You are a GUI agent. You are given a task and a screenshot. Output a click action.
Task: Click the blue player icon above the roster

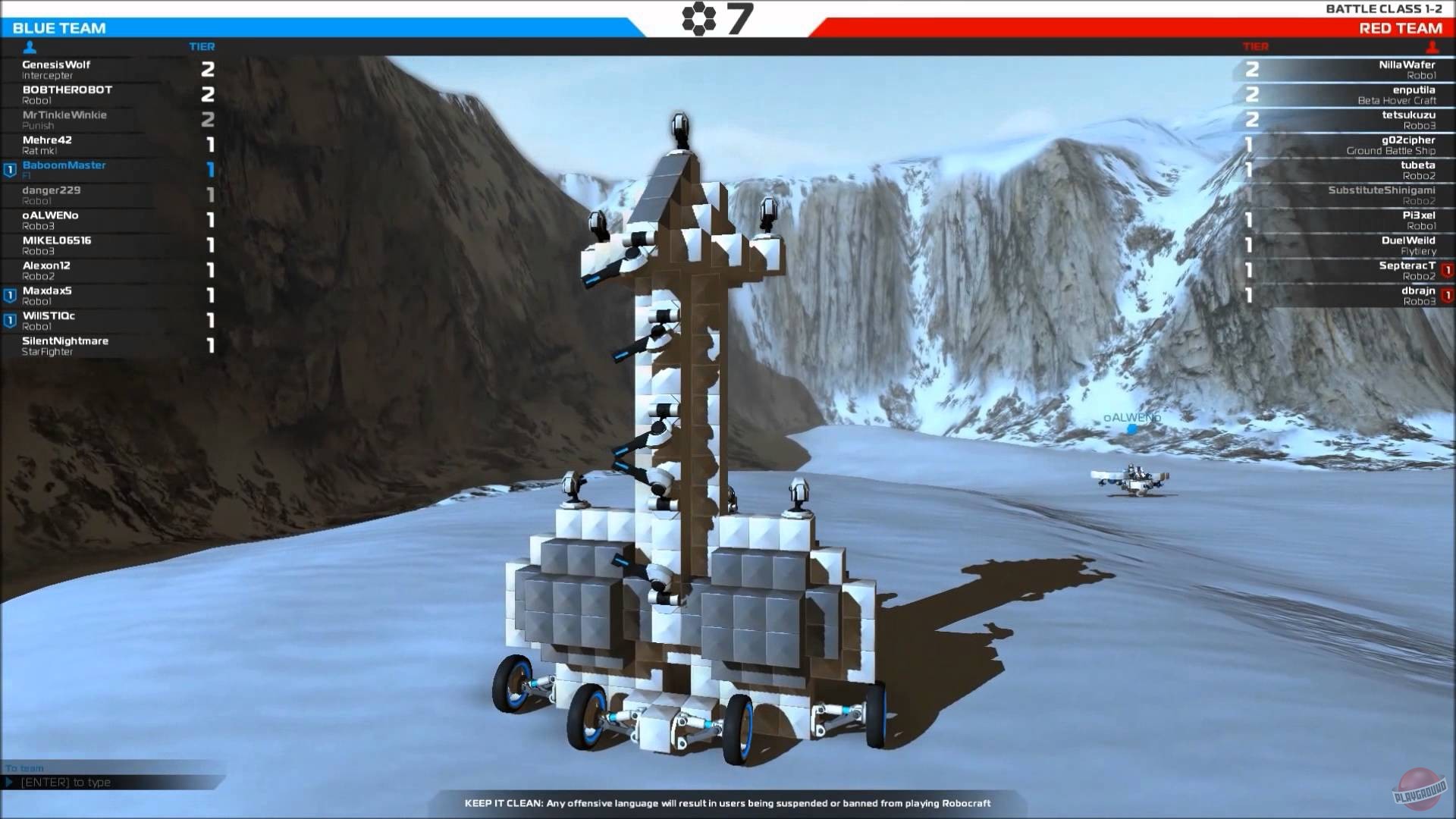point(28,46)
